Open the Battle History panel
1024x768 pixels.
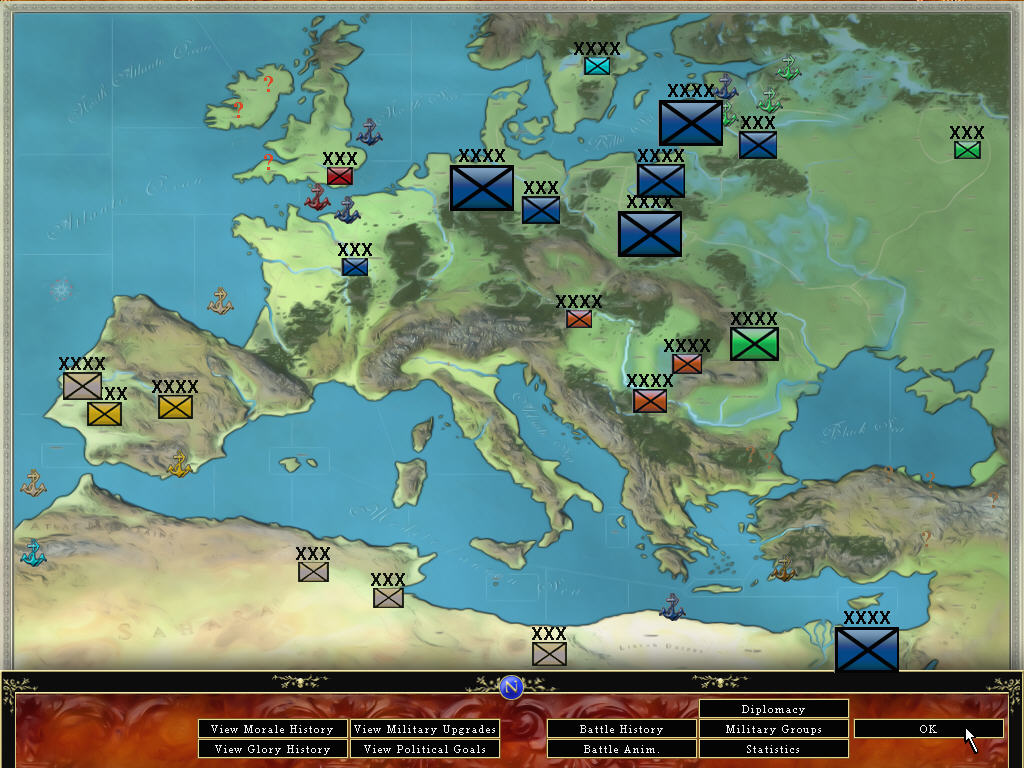pyautogui.click(x=621, y=729)
